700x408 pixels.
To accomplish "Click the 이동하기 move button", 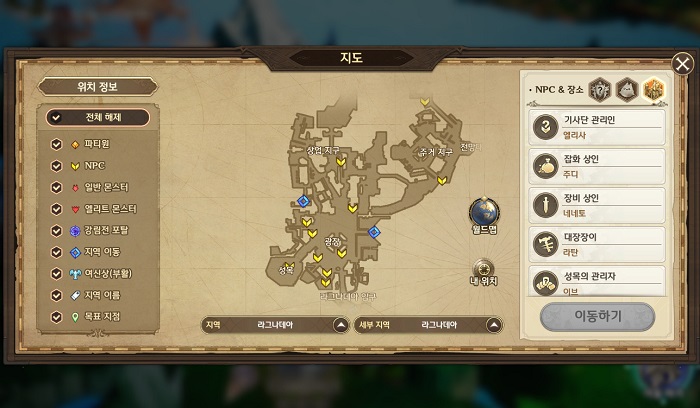I will (597, 316).
